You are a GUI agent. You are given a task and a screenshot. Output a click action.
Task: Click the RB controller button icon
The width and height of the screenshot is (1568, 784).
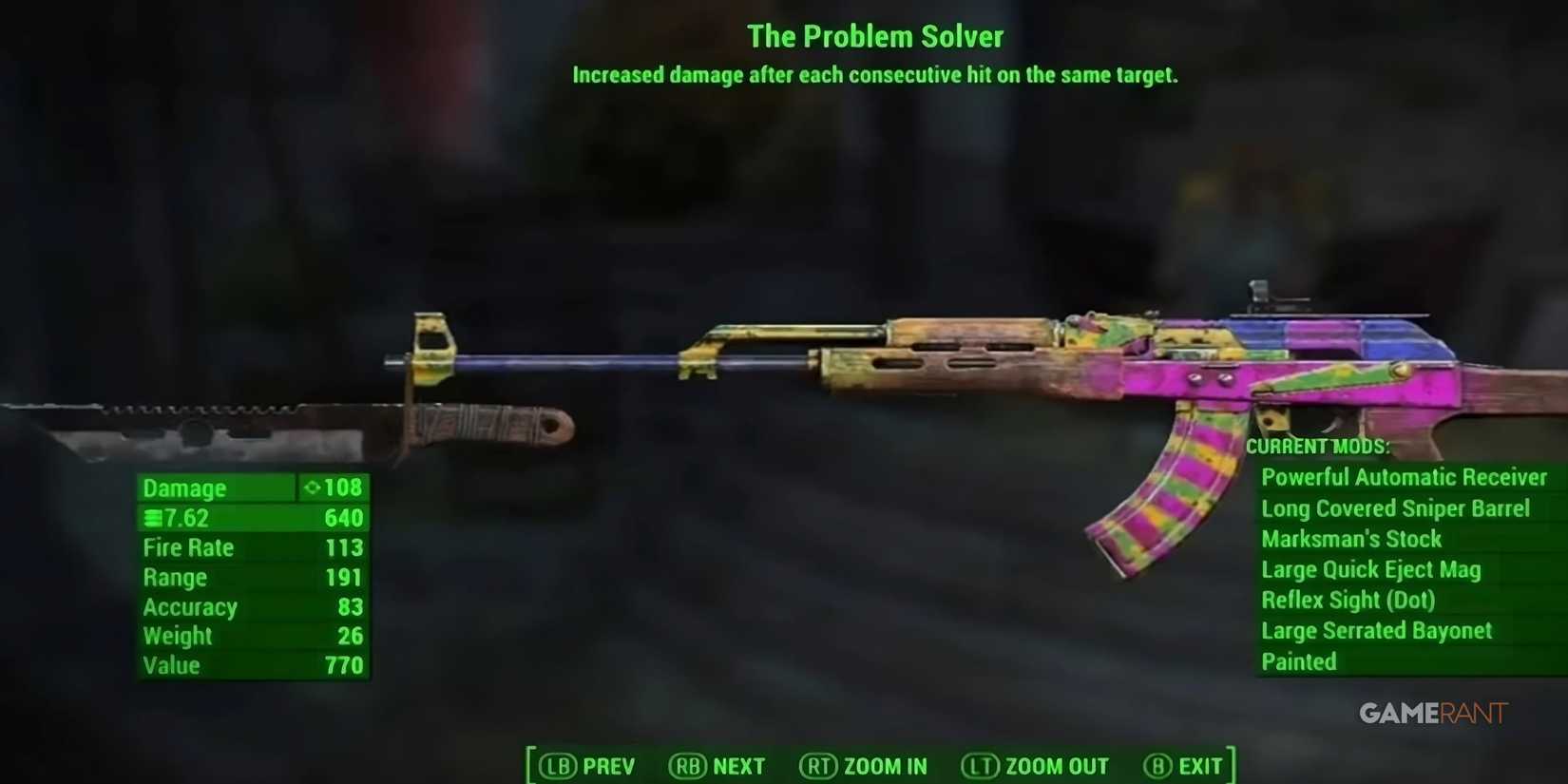point(692,766)
